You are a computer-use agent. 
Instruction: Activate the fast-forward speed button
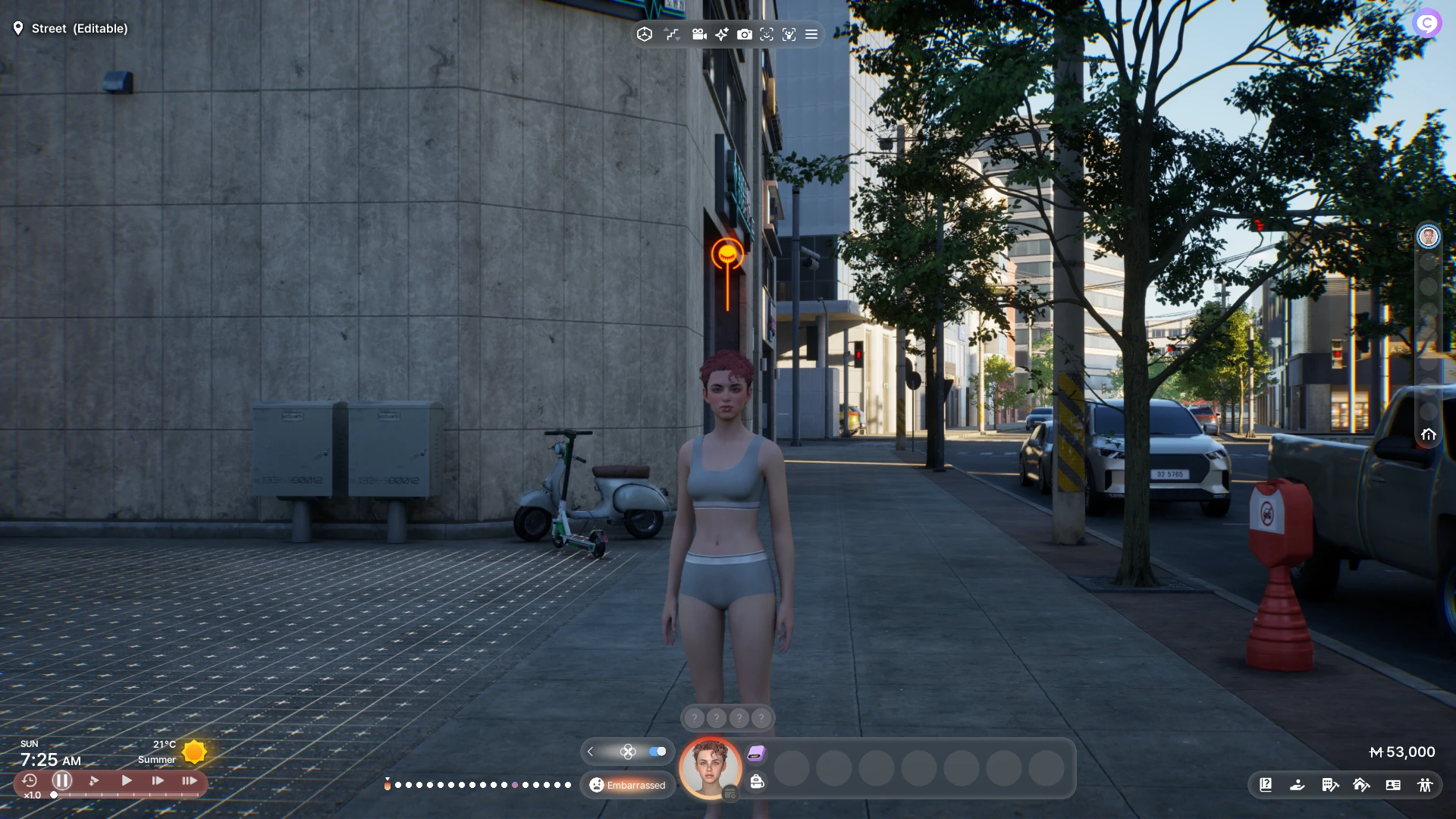point(158,780)
